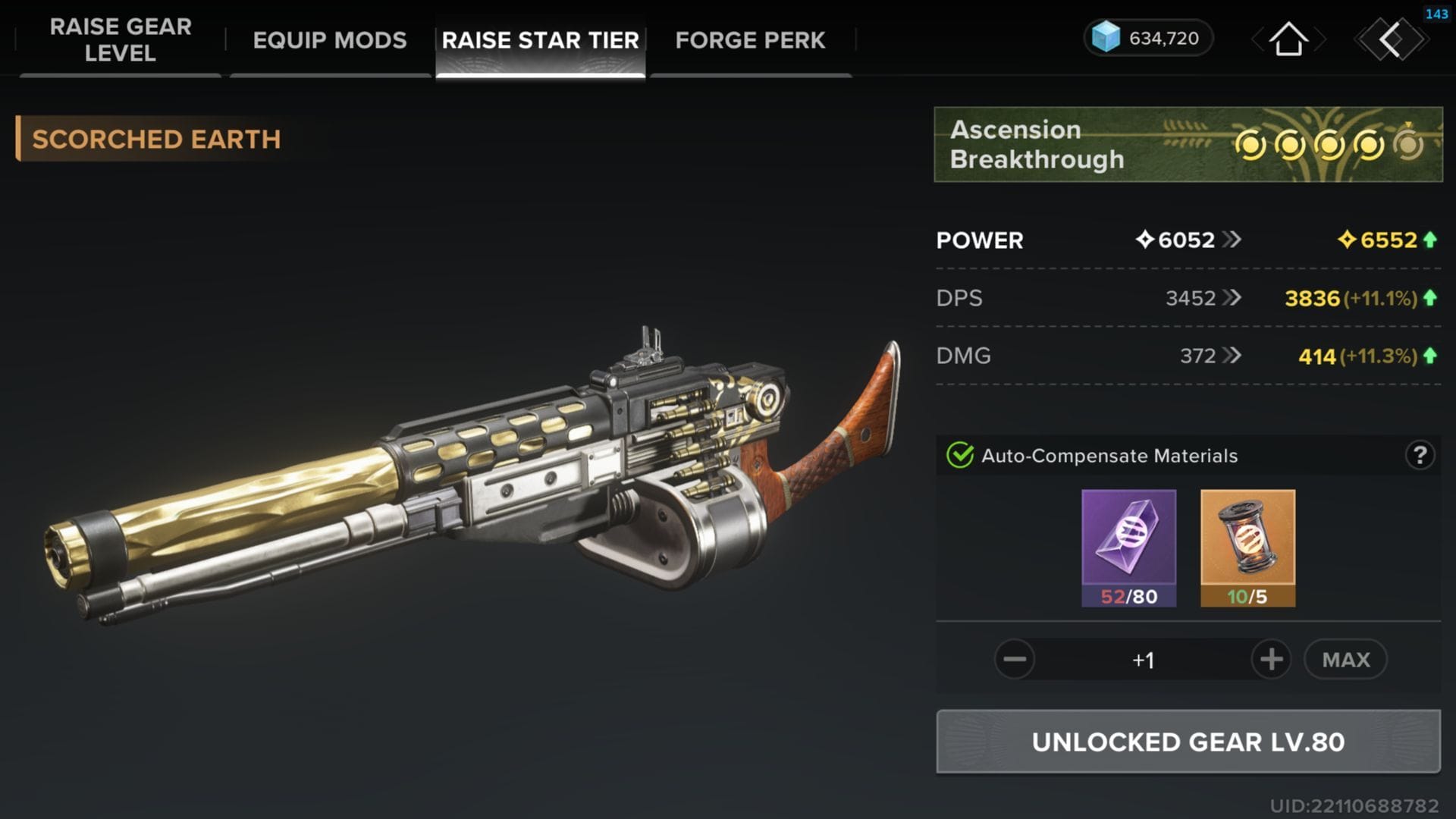
Task: Go back with the arrow button
Action: [x=1392, y=39]
